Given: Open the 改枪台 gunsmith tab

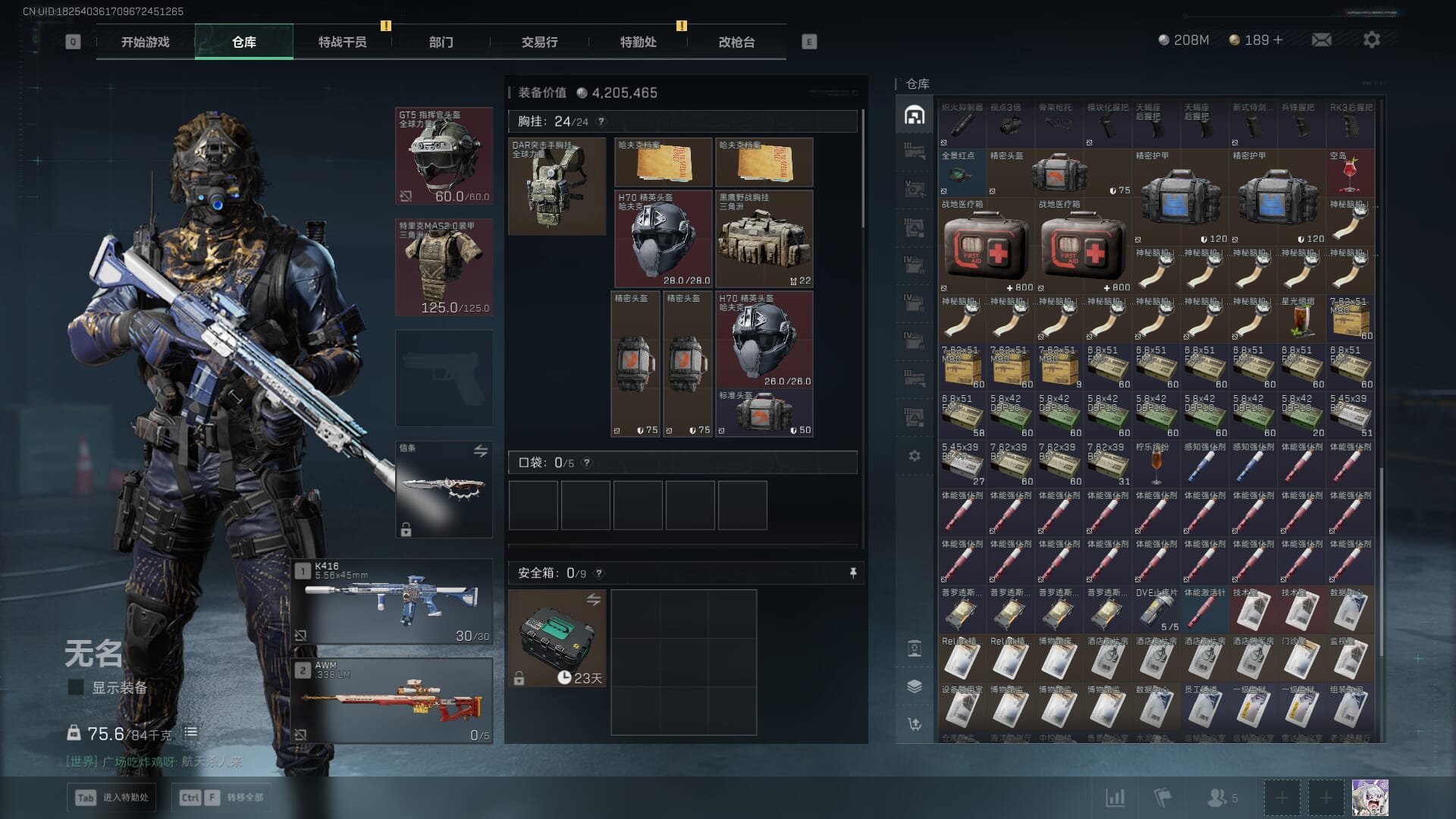Looking at the screenshot, I should click(x=736, y=42).
